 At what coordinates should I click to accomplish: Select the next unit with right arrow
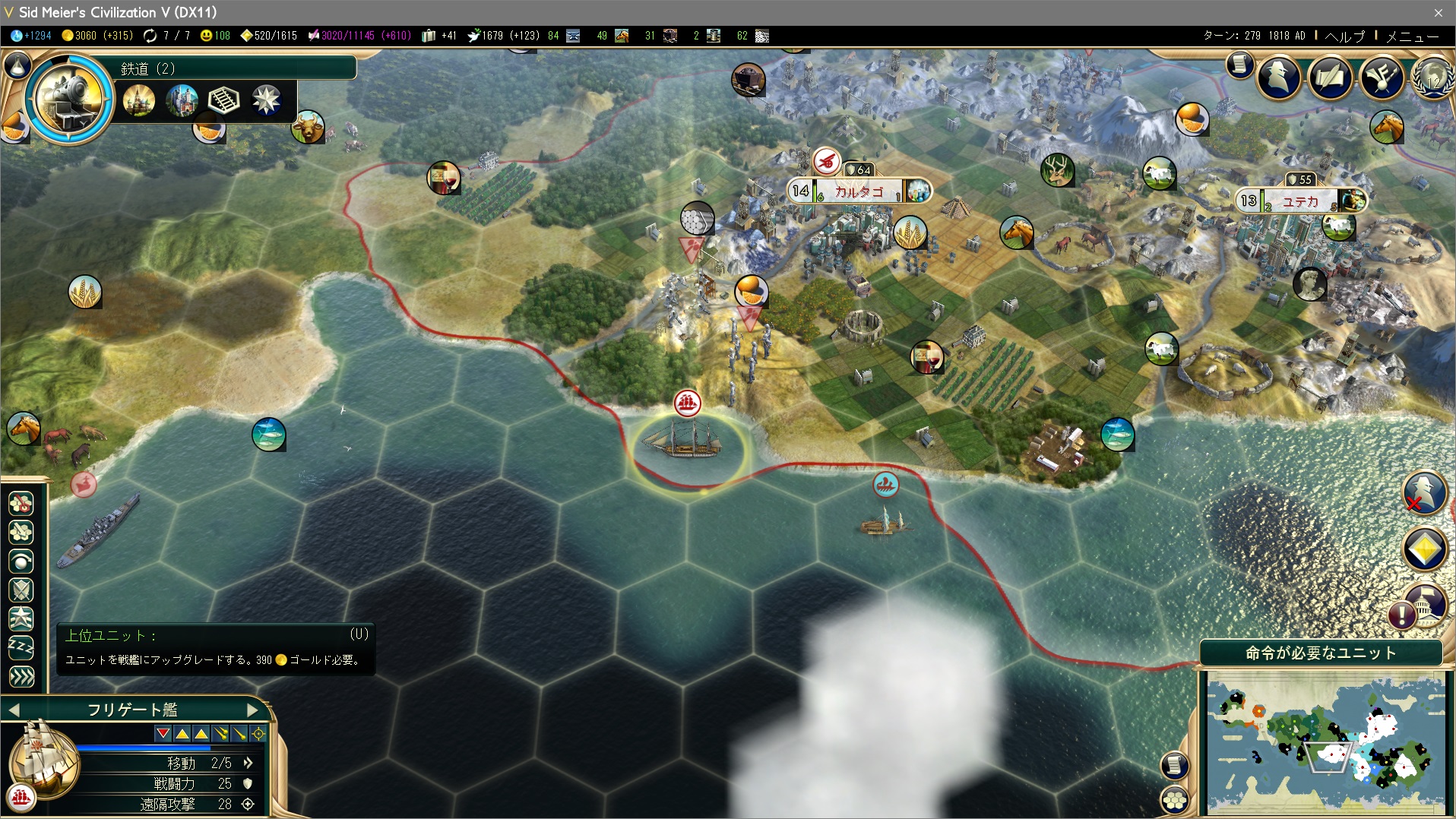253,710
